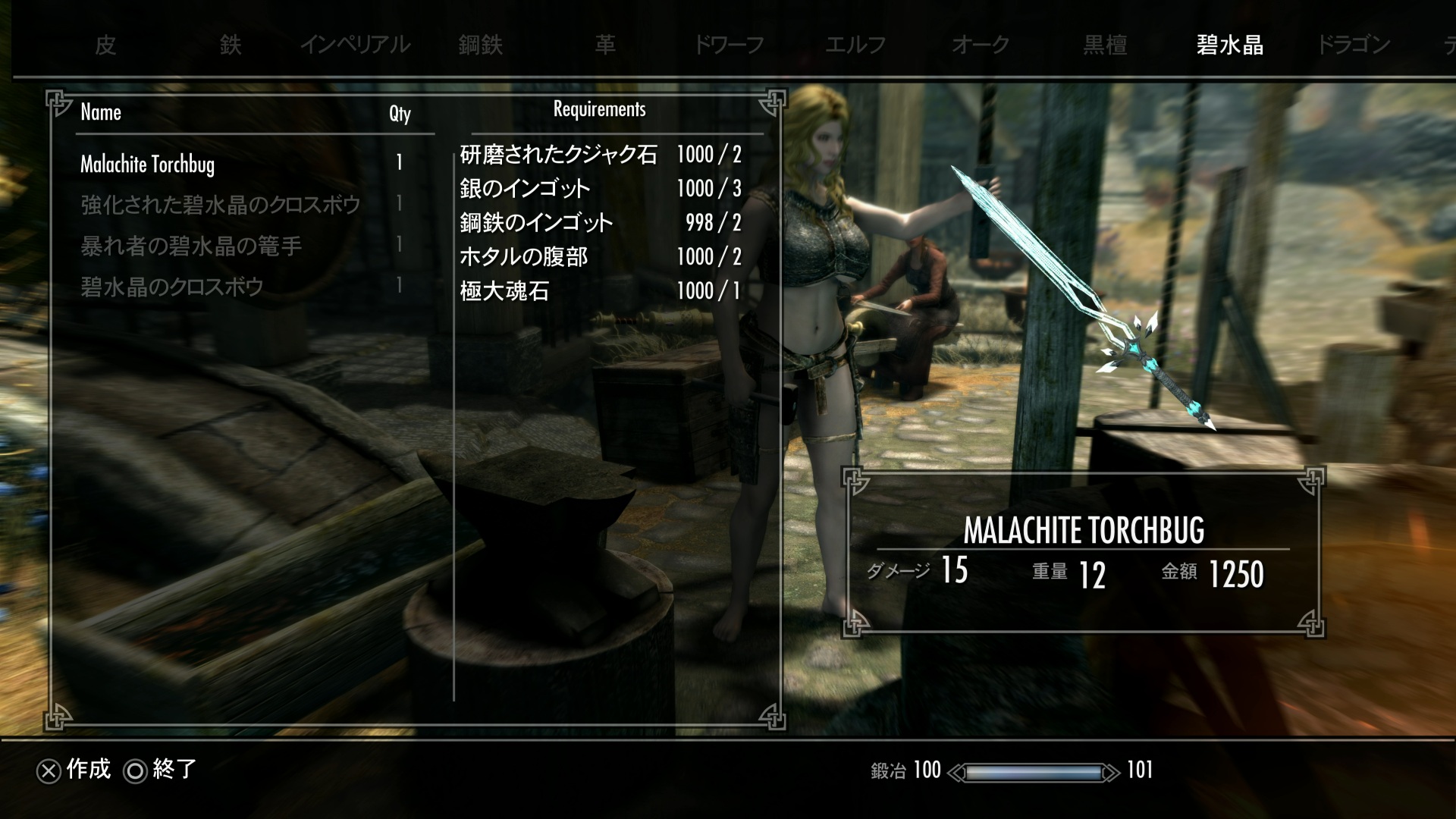This screenshot has height=819, width=1456.
Task: Switch to the インペリアル tab
Action: pyautogui.click(x=355, y=45)
